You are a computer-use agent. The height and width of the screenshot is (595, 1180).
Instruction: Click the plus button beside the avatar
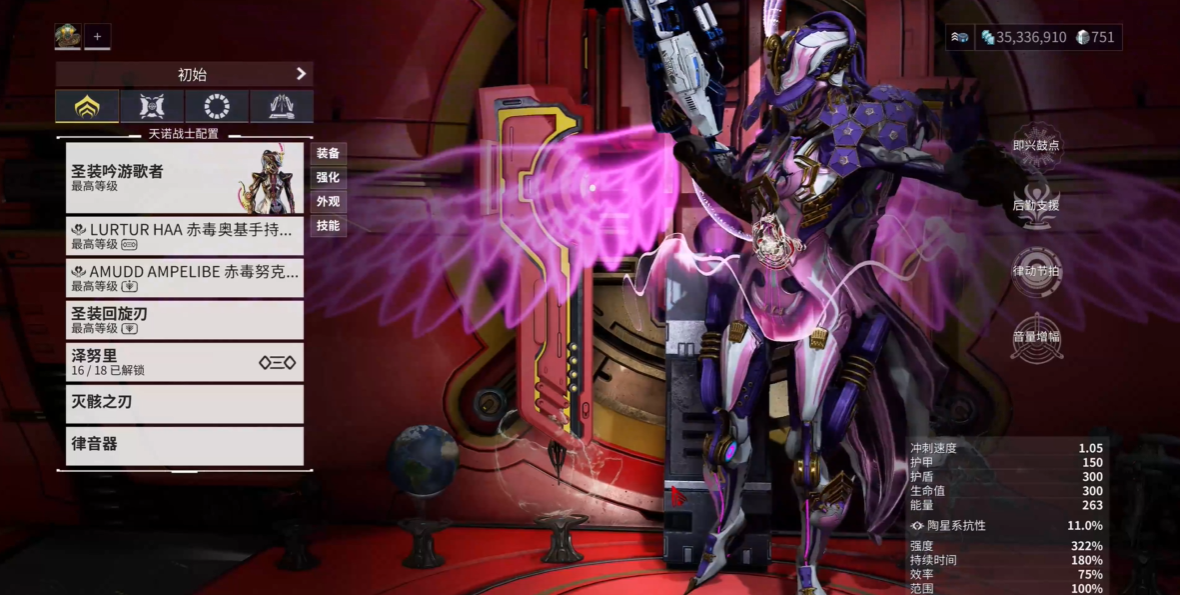(97, 37)
